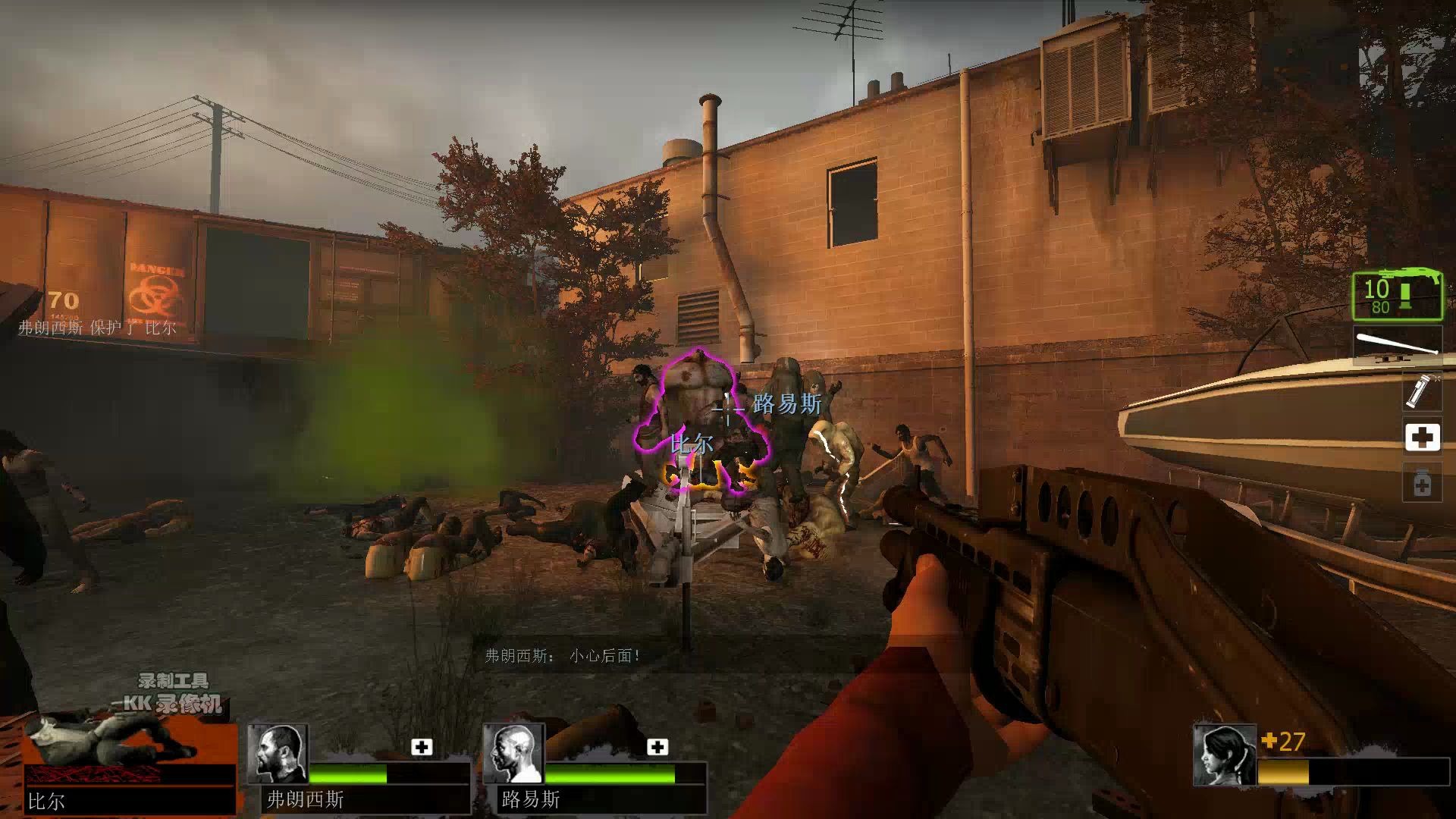
Task: Select the shotgun primary weapon slot
Action: tap(1398, 296)
